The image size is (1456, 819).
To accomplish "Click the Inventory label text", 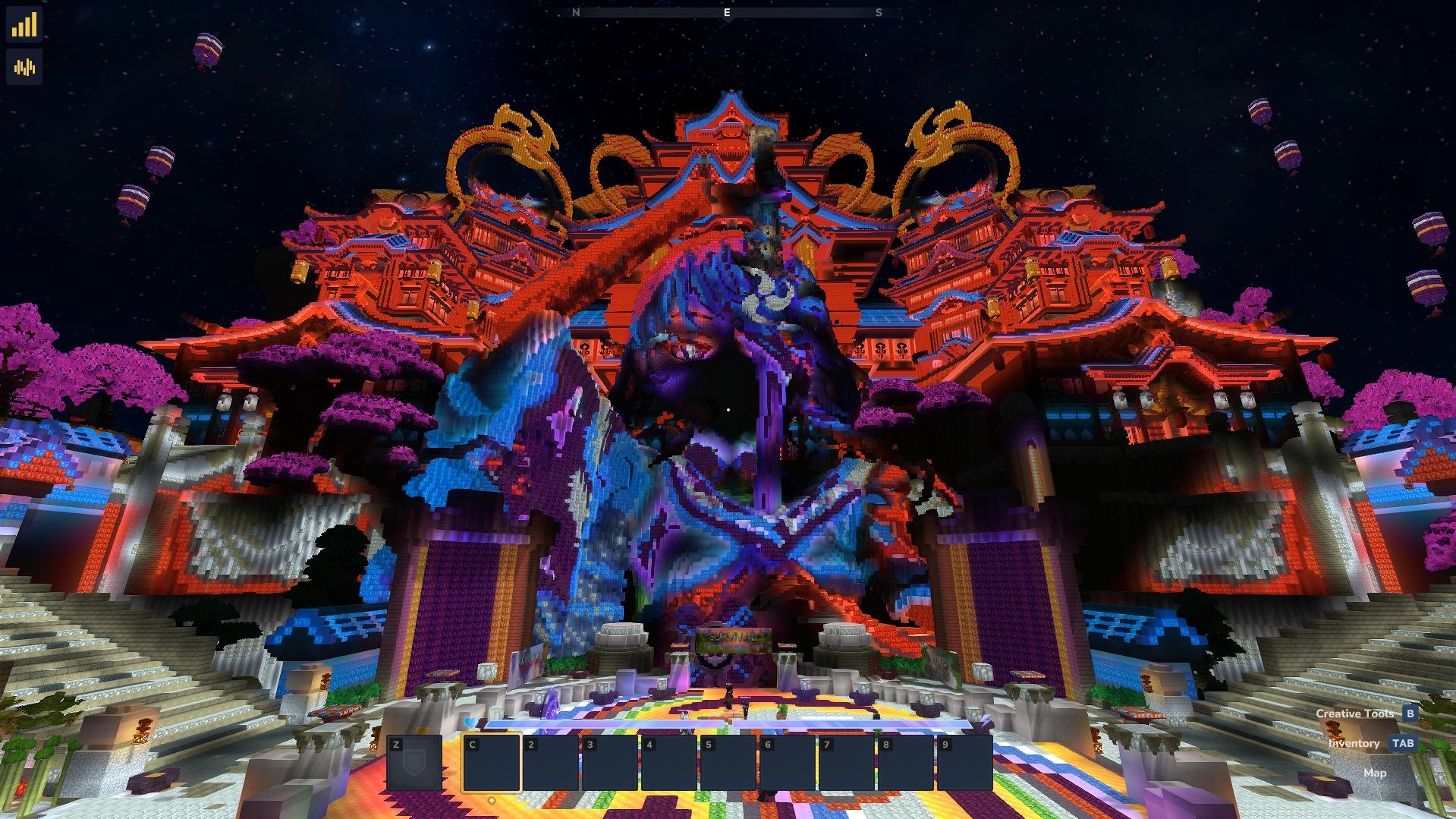I will pos(1354,744).
